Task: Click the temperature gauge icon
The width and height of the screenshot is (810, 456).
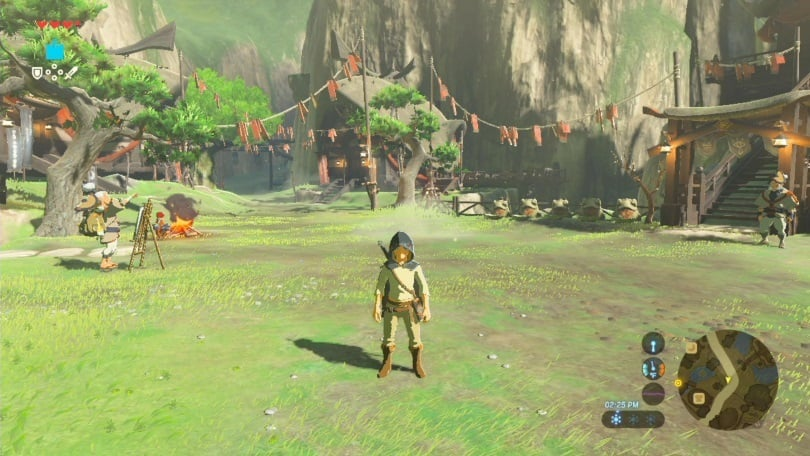Action: pyautogui.click(x=653, y=368)
